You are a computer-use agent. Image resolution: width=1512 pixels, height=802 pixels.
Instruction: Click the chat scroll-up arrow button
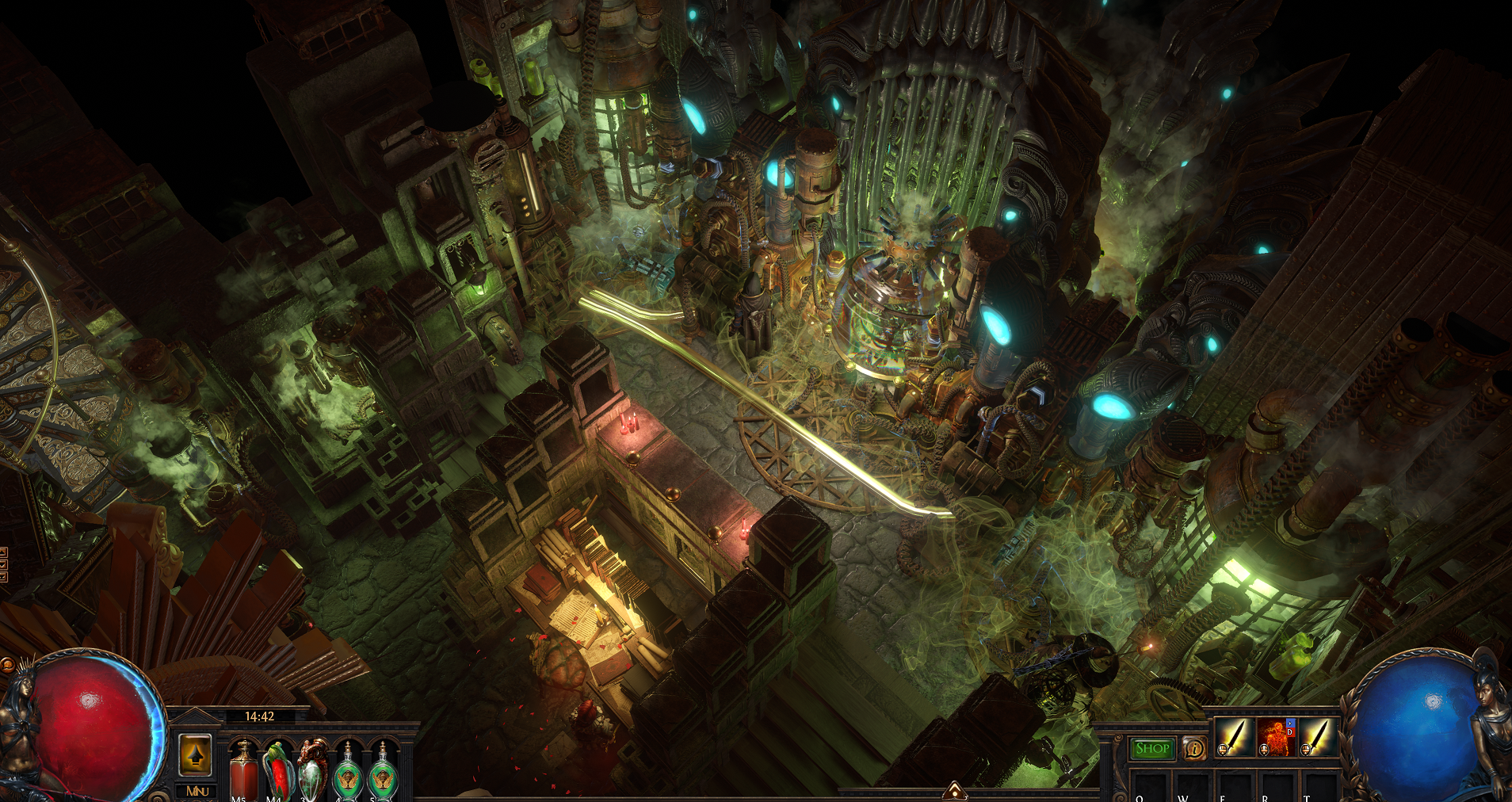tap(2, 552)
